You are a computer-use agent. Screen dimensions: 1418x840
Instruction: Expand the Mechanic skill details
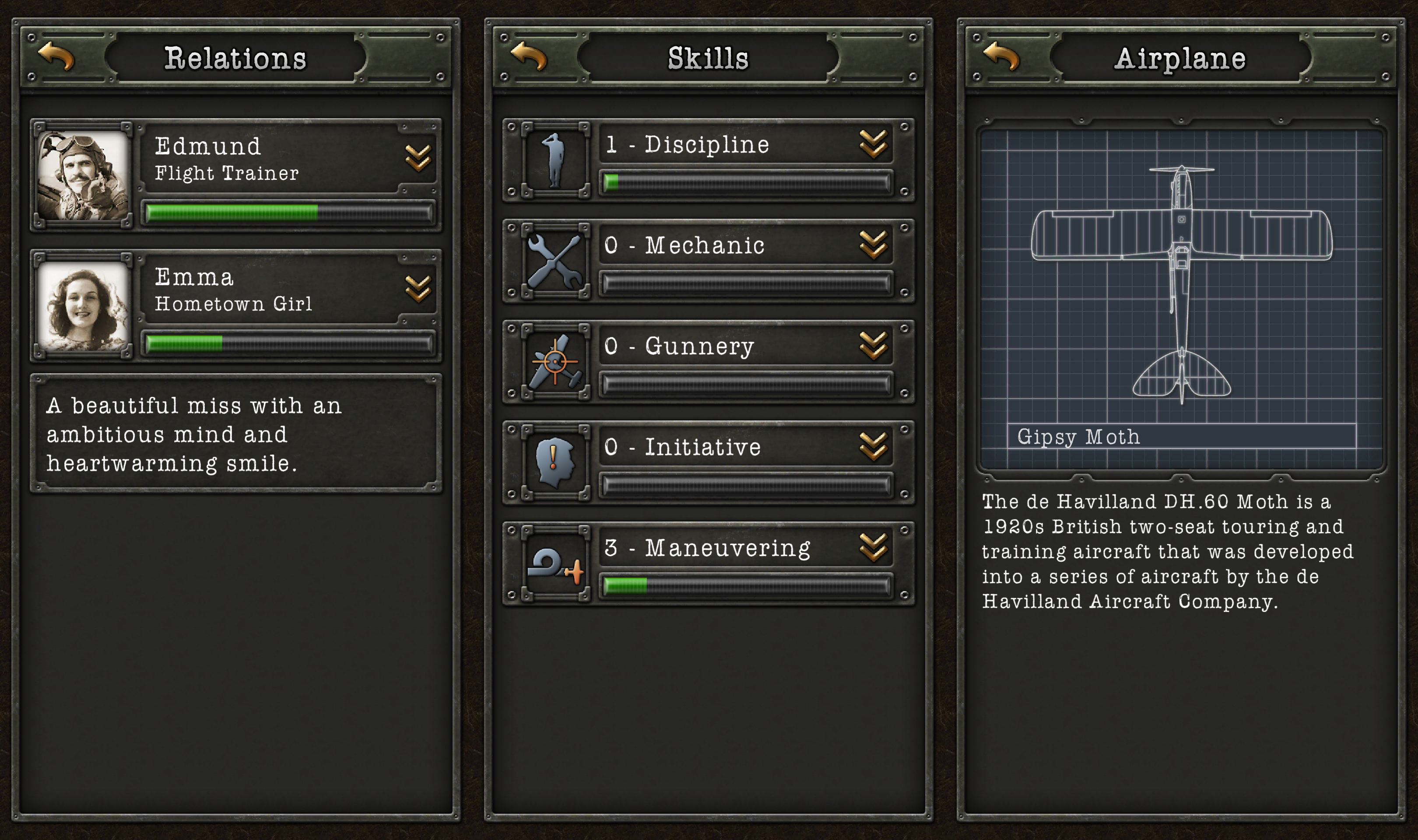coord(874,245)
